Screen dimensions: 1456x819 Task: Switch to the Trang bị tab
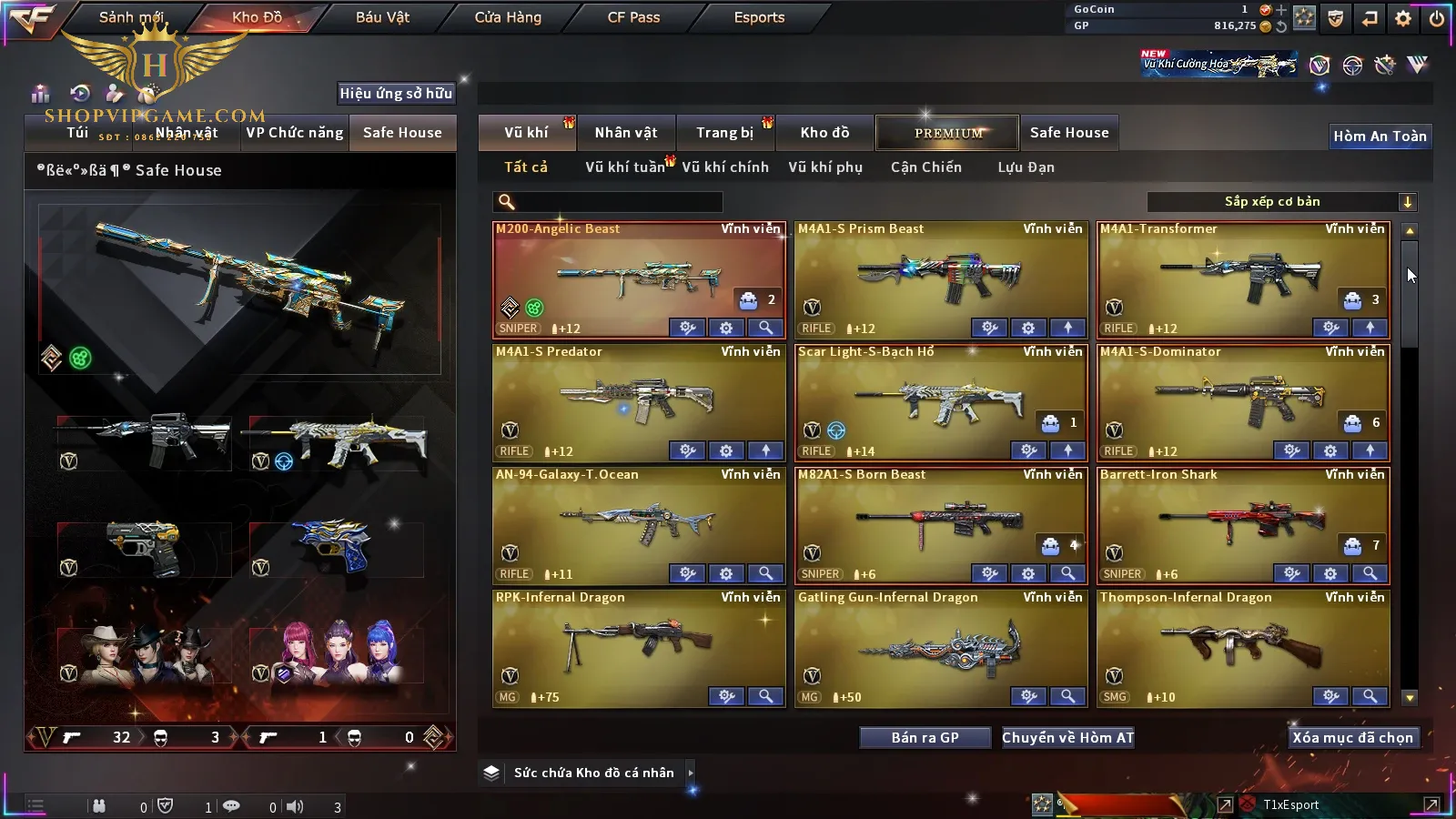click(725, 133)
